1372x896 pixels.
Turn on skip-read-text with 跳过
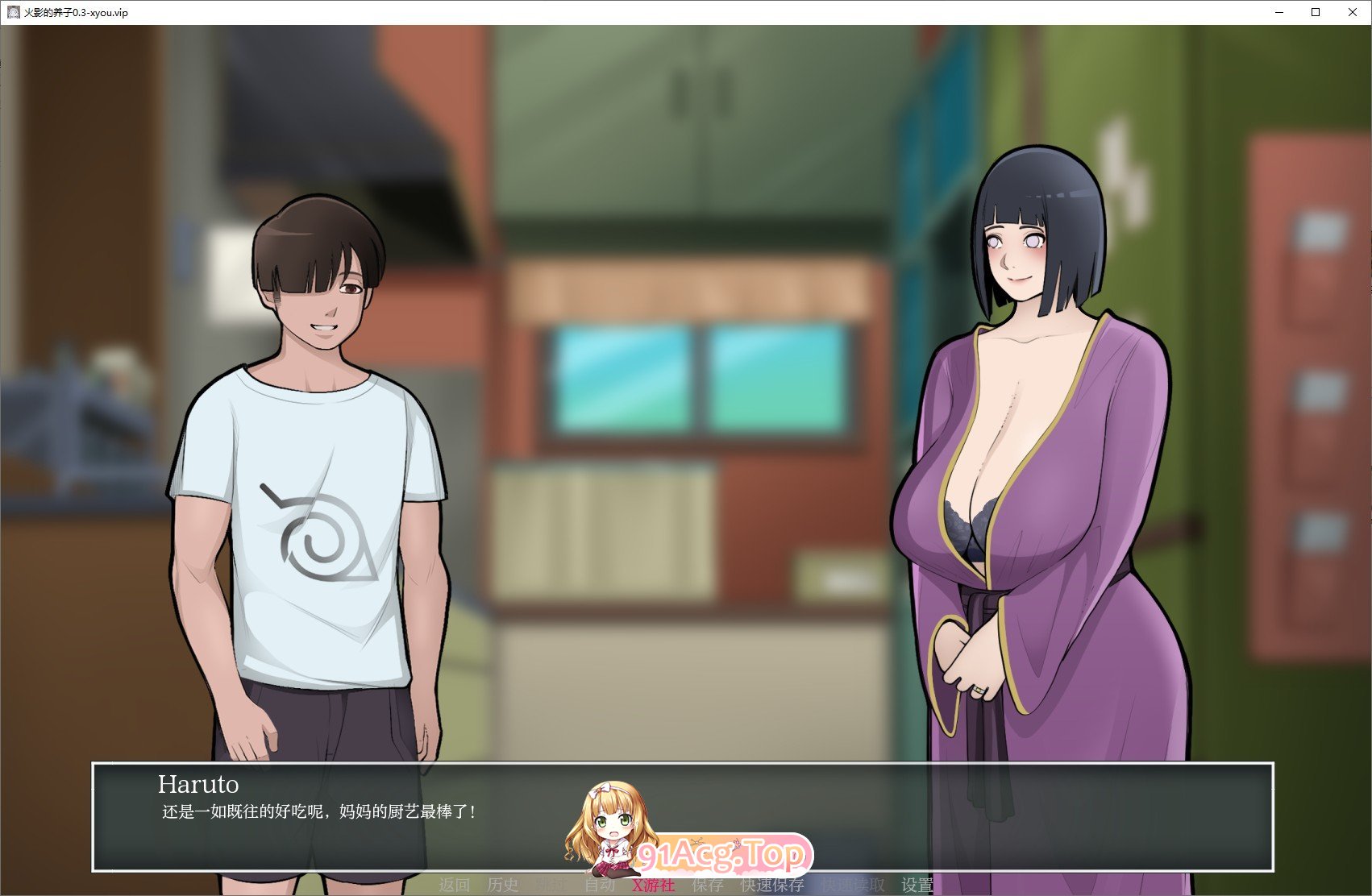551,884
